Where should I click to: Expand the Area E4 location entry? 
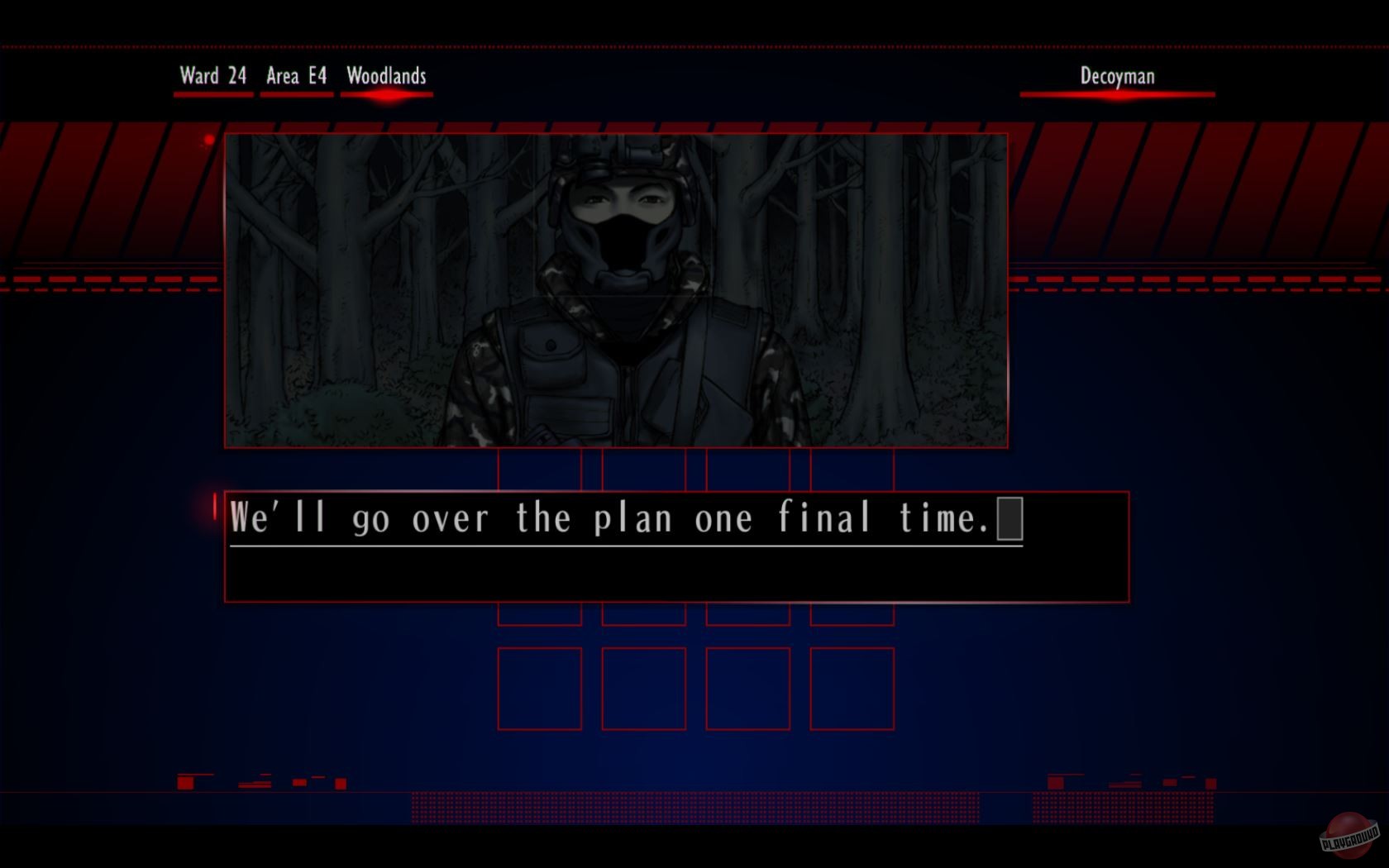click(295, 76)
